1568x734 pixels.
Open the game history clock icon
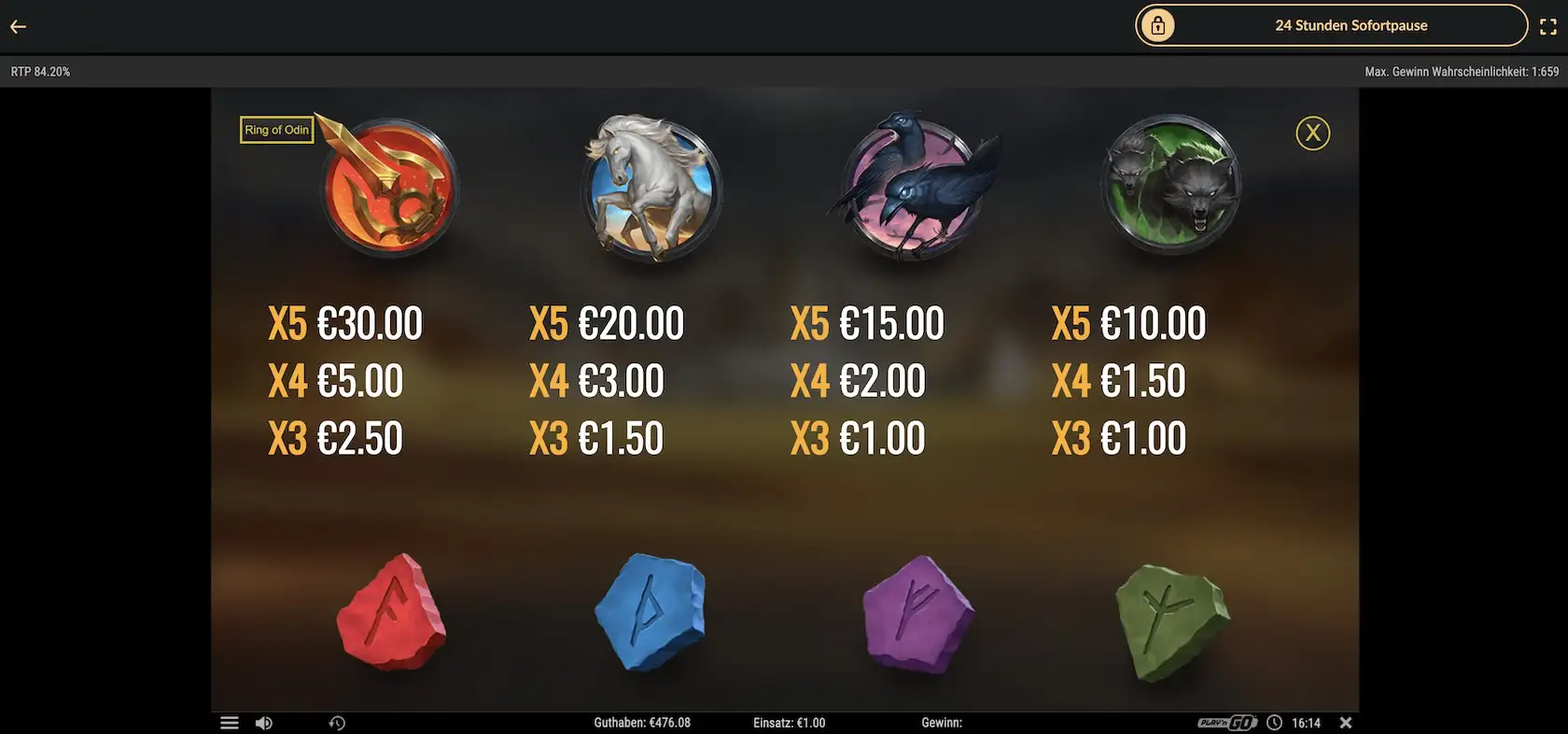pyautogui.click(x=337, y=723)
